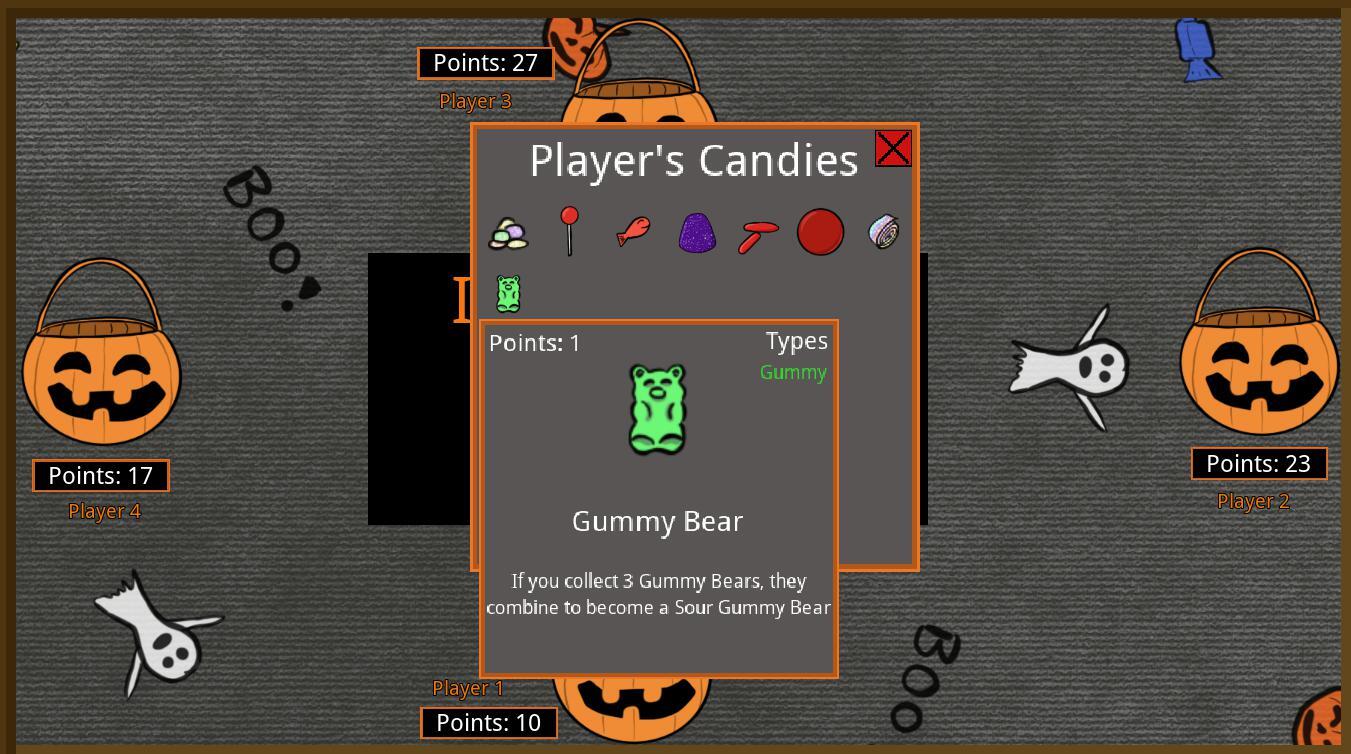1351x754 pixels.
Task: Click the large Gummy Bear detail image
Action: [657, 408]
